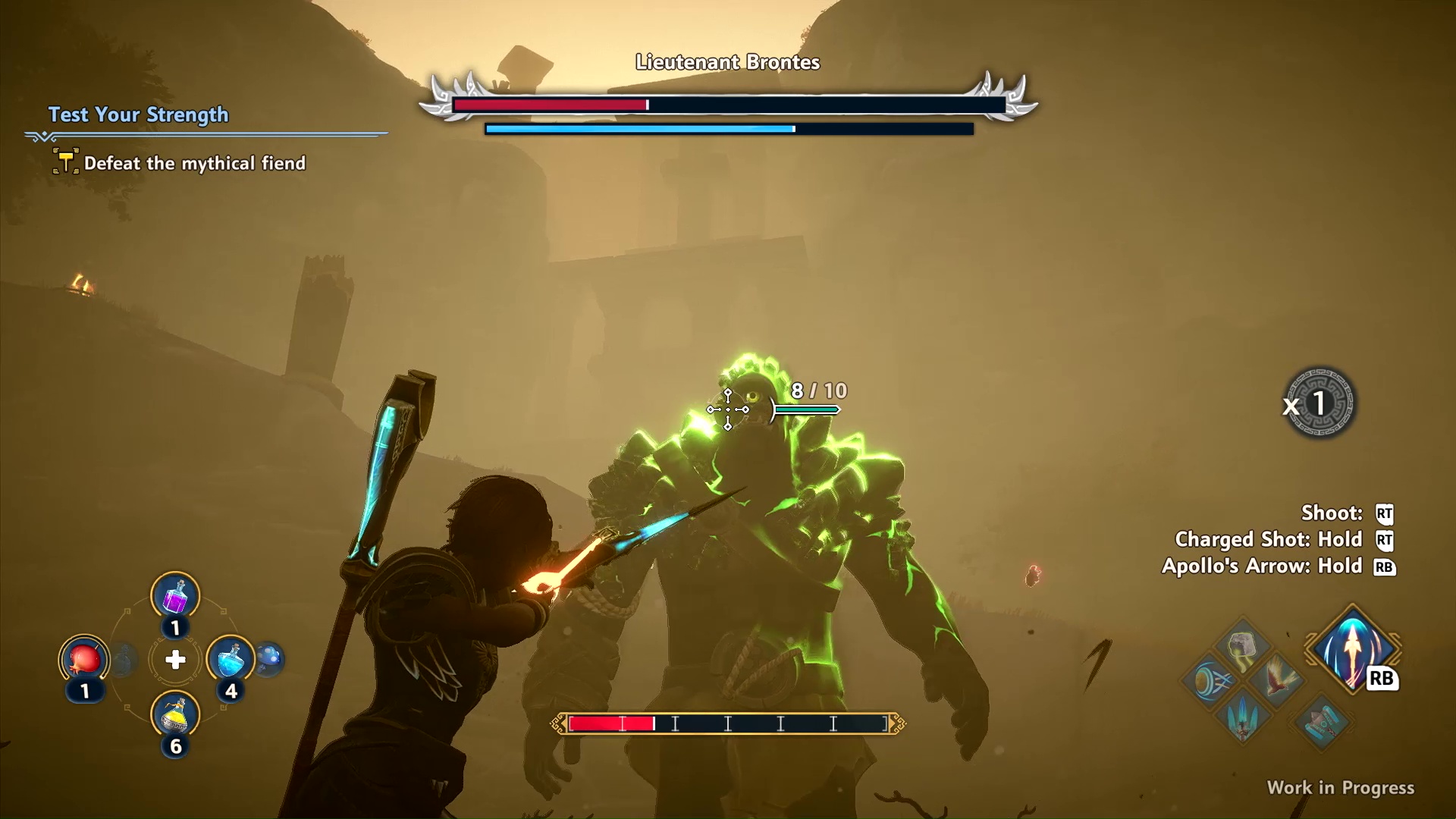
Task: Activate the blue dash charge ability
Action: [x=1210, y=681]
